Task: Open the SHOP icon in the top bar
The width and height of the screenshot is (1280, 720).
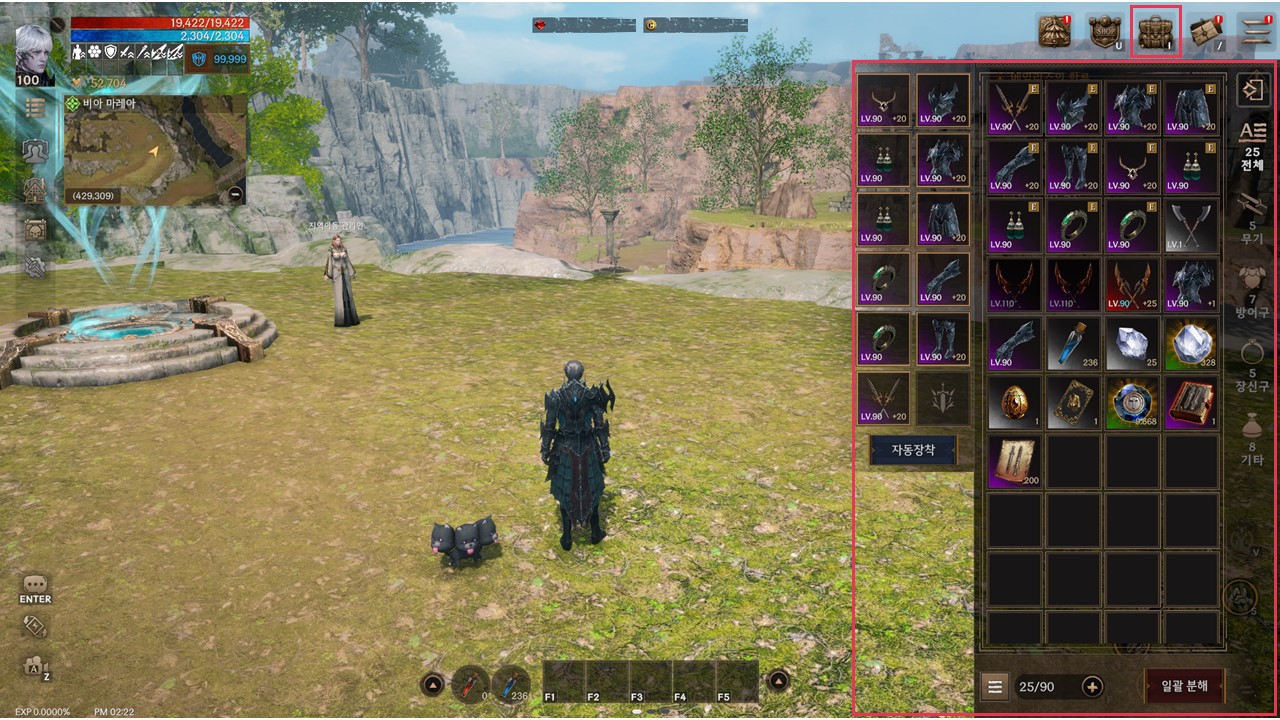Action: tap(1105, 32)
